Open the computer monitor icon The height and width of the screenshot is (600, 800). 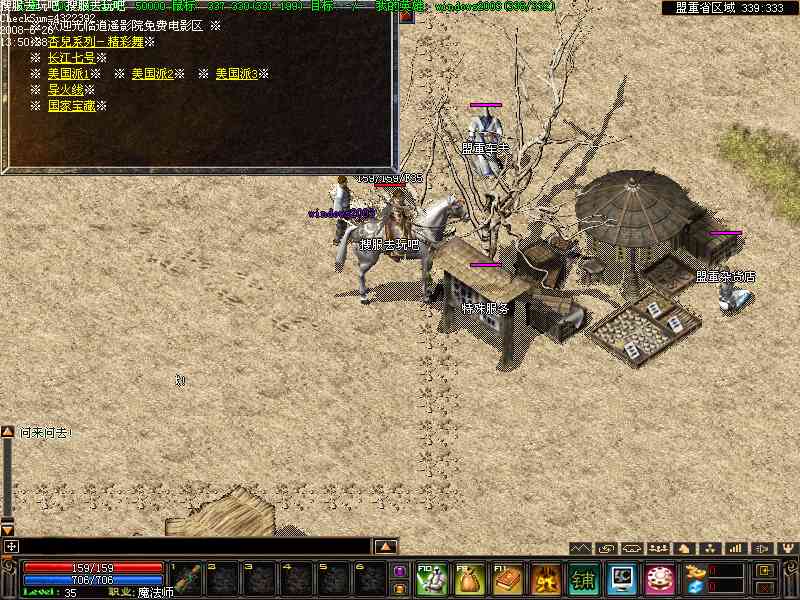pyautogui.click(x=622, y=578)
